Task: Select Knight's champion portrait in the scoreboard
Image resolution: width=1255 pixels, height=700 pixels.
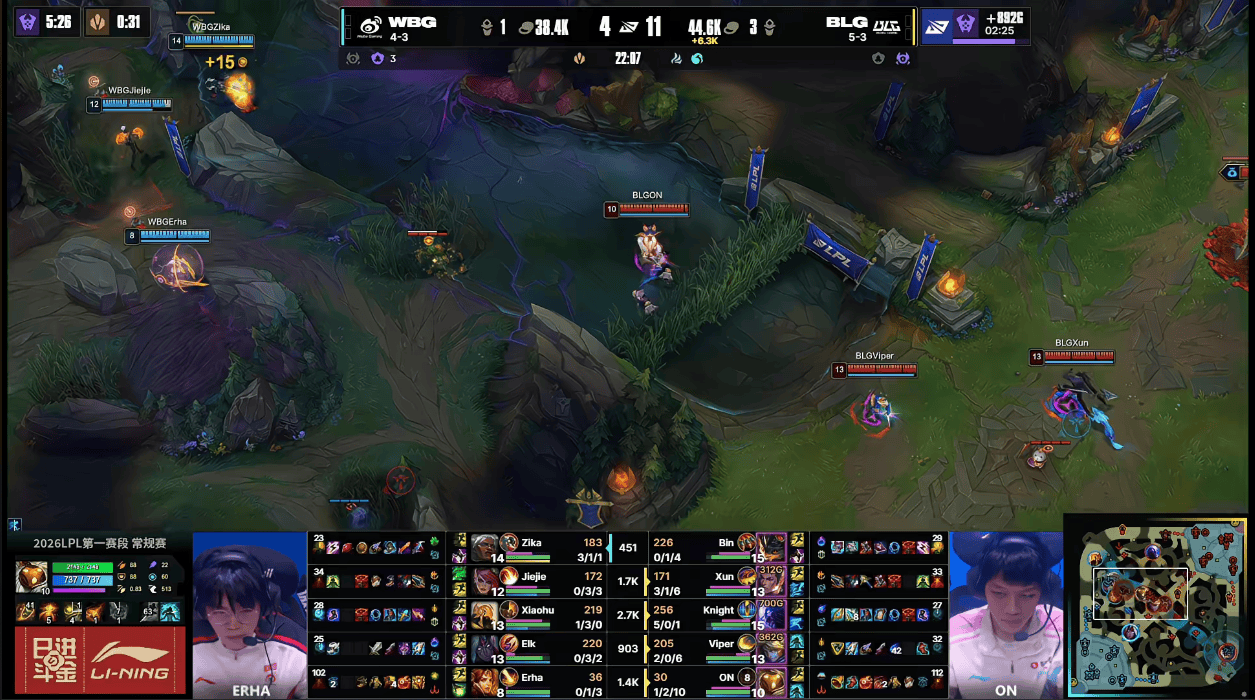Action: click(x=771, y=615)
